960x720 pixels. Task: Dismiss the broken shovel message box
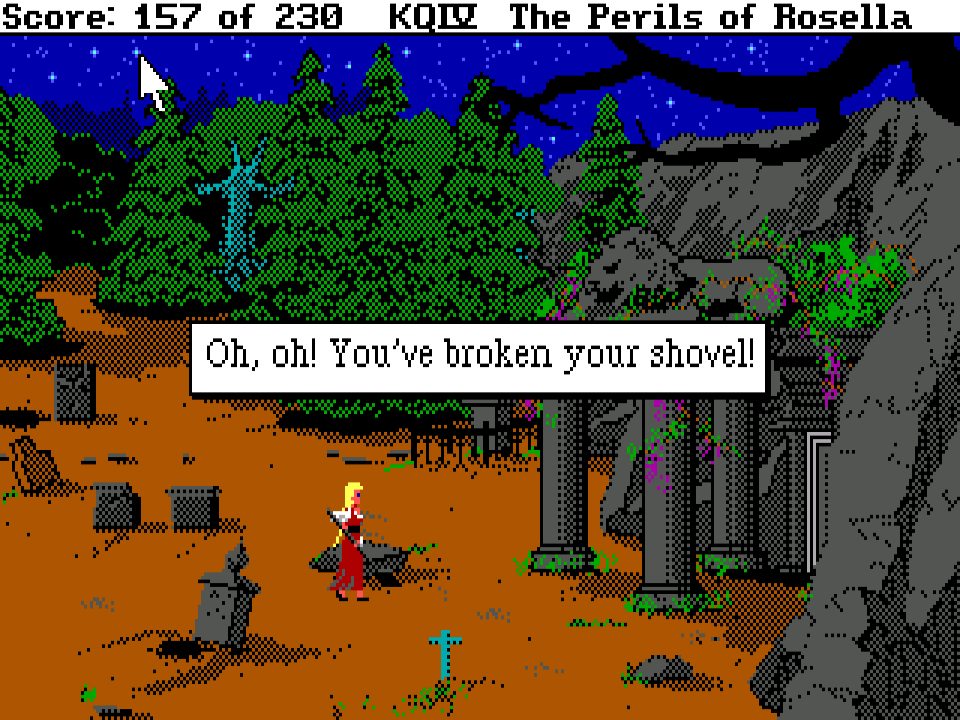(478, 357)
